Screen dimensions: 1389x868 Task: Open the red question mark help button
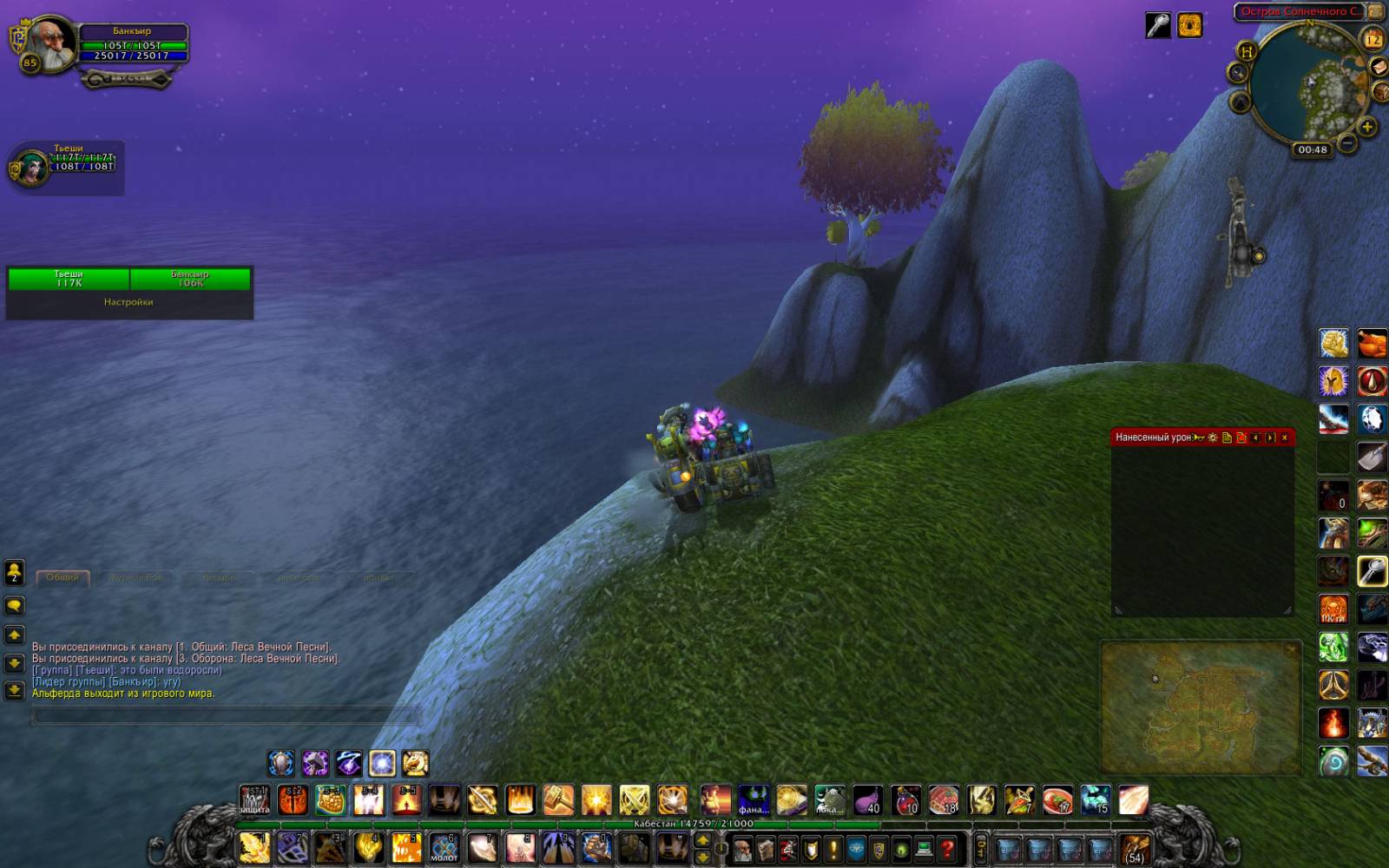click(x=947, y=848)
